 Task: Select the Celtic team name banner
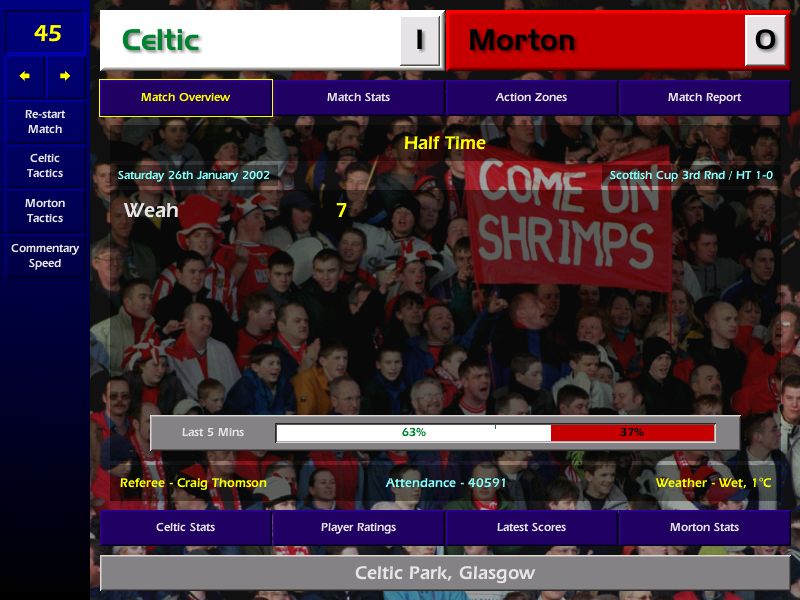(x=250, y=40)
